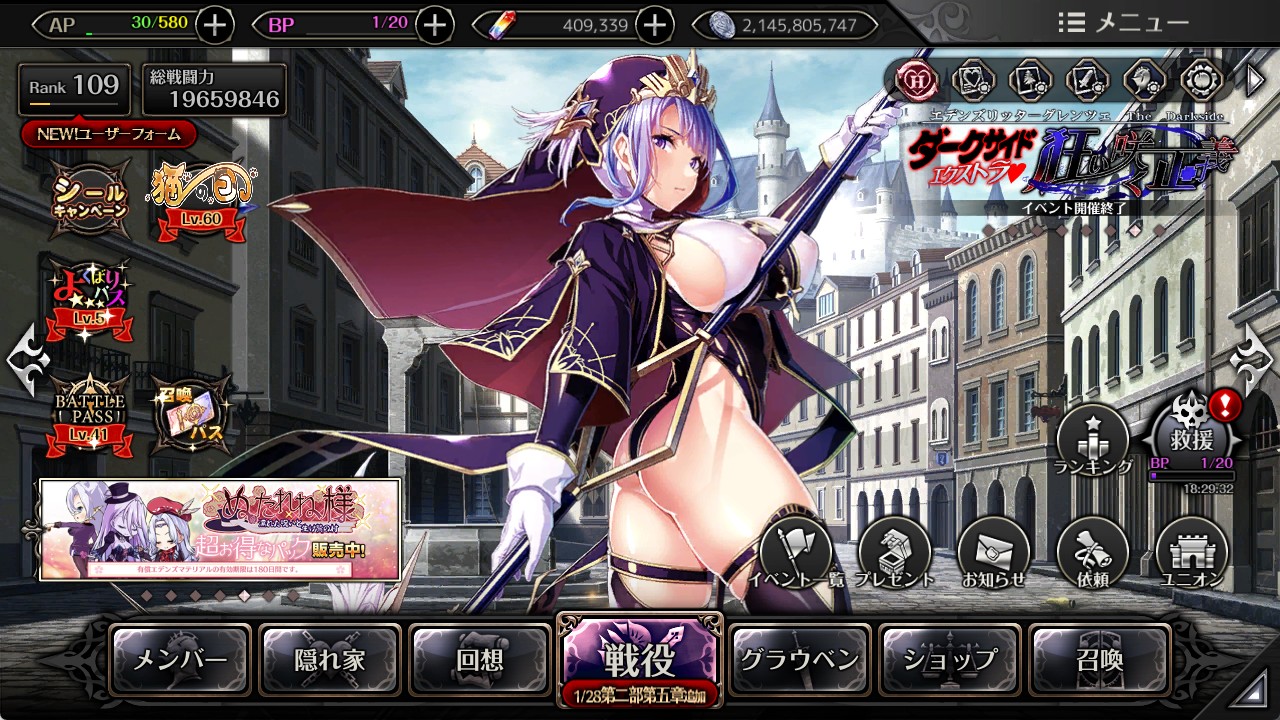Open the メニュー menu
Image resolution: width=1280 pixels, height=720 pixels.
(1123, 22)
